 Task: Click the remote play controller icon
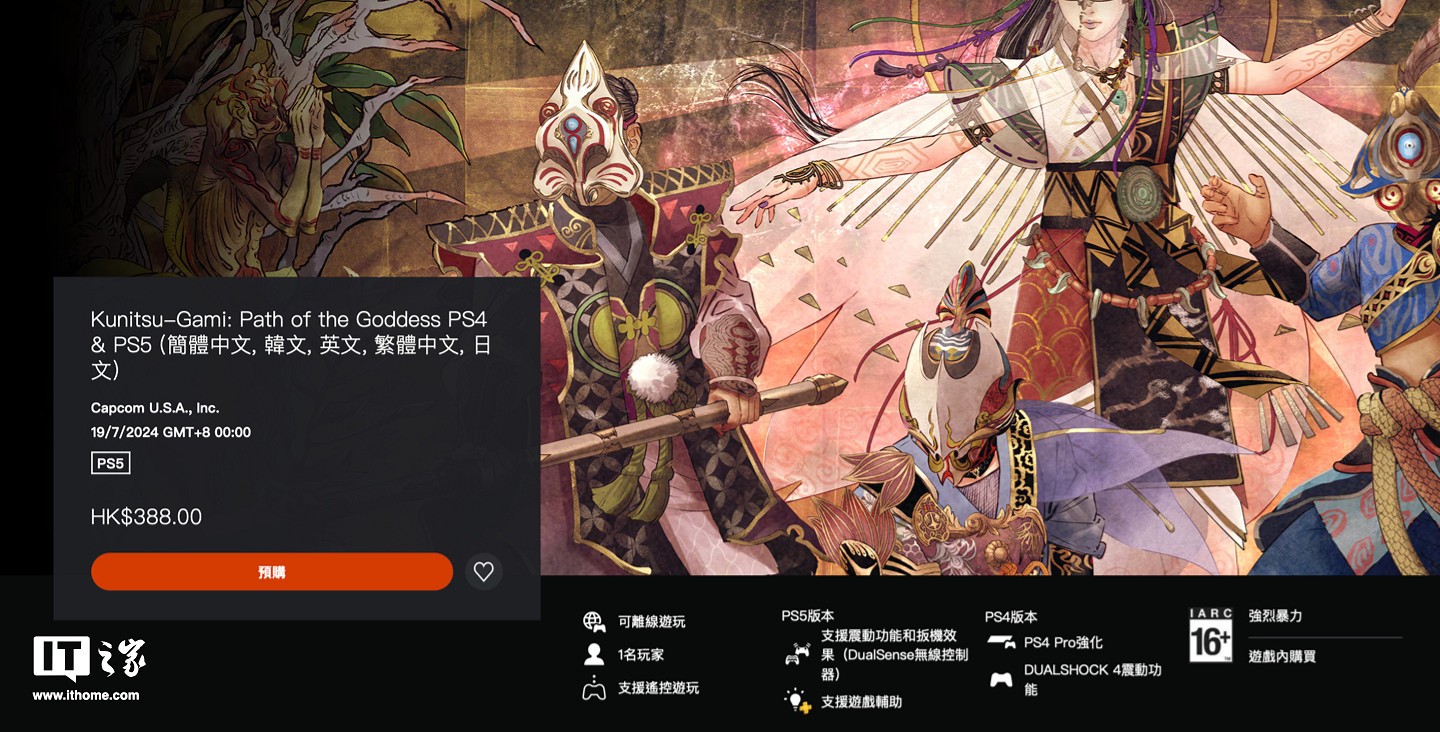click(595, 690)
